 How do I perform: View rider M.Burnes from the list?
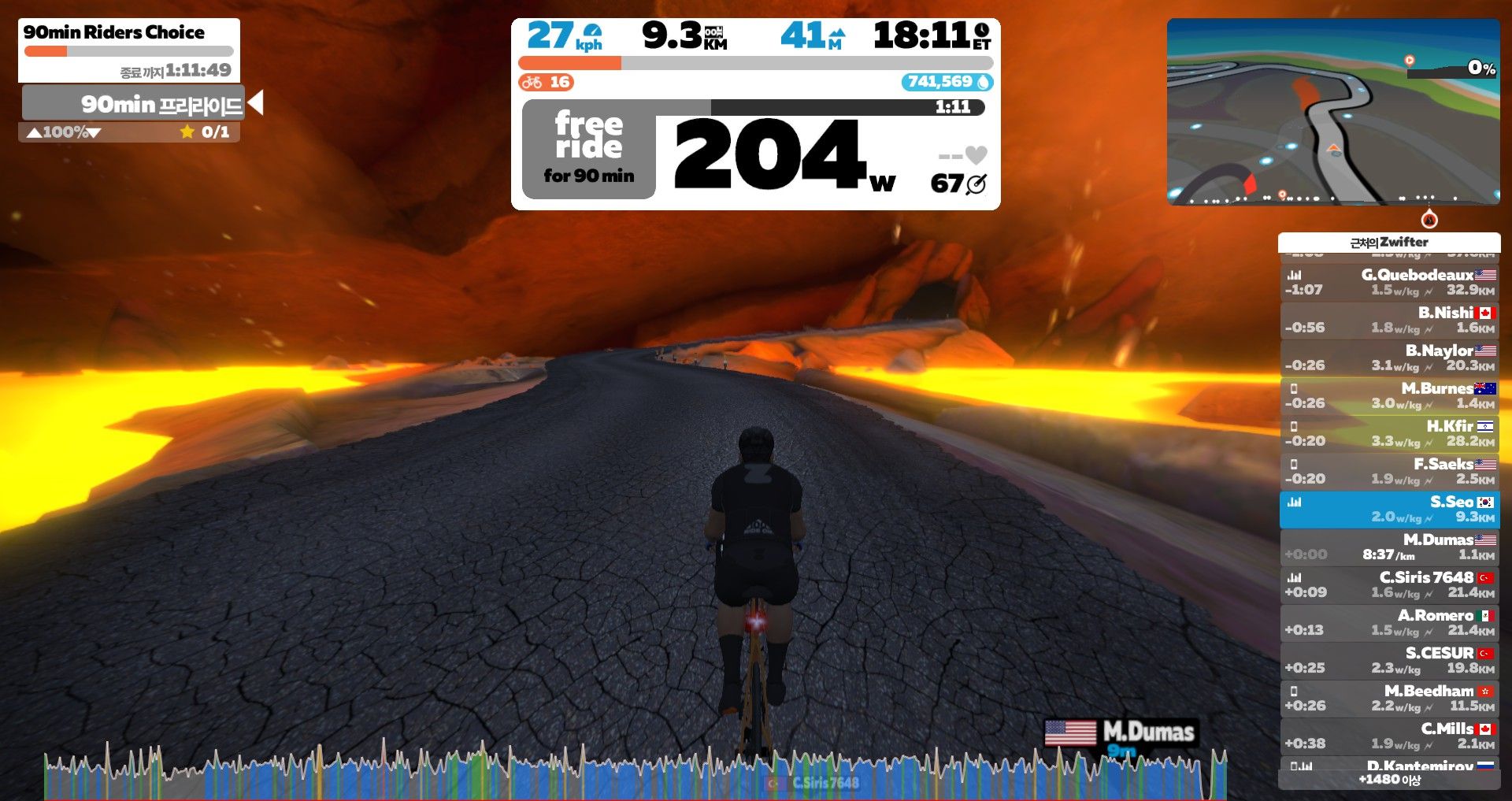click(x=1389, y=395)
